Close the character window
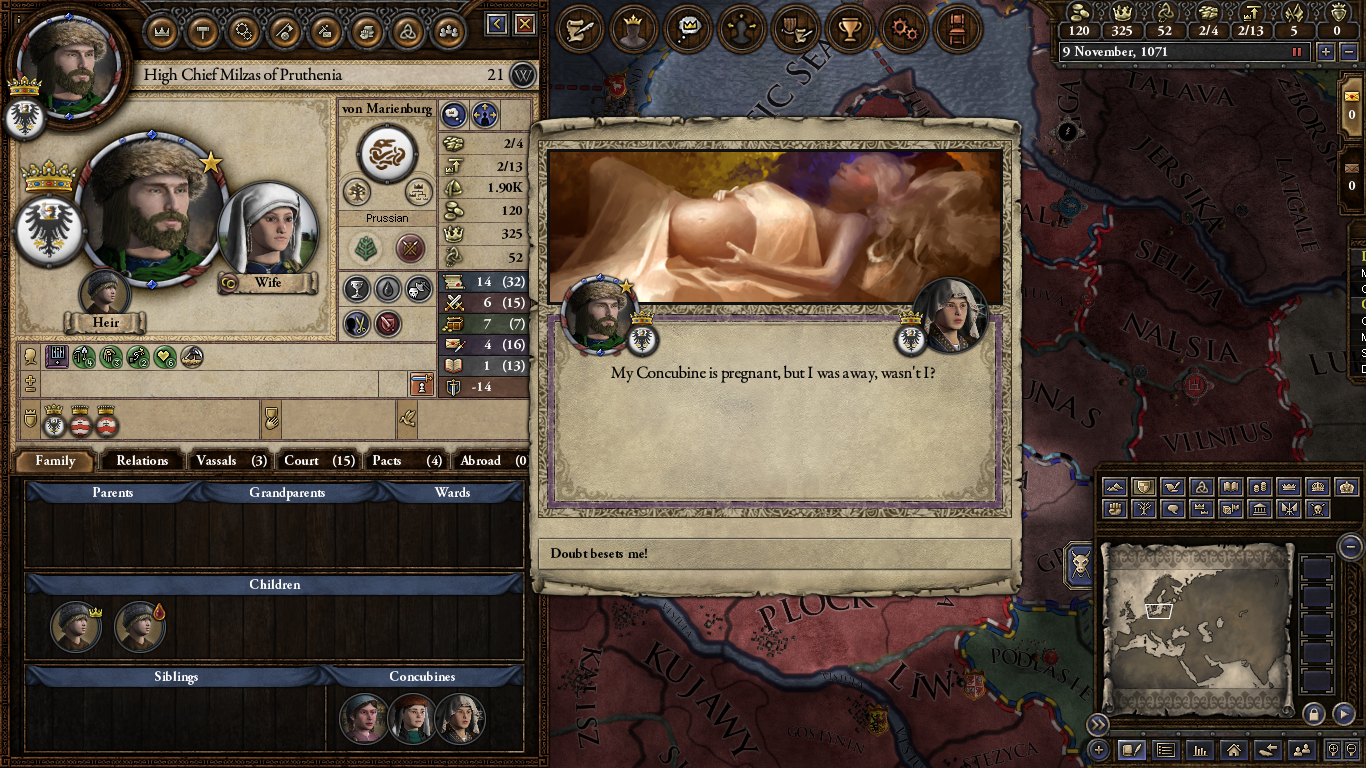1366x768 pixels. [524, 24]
